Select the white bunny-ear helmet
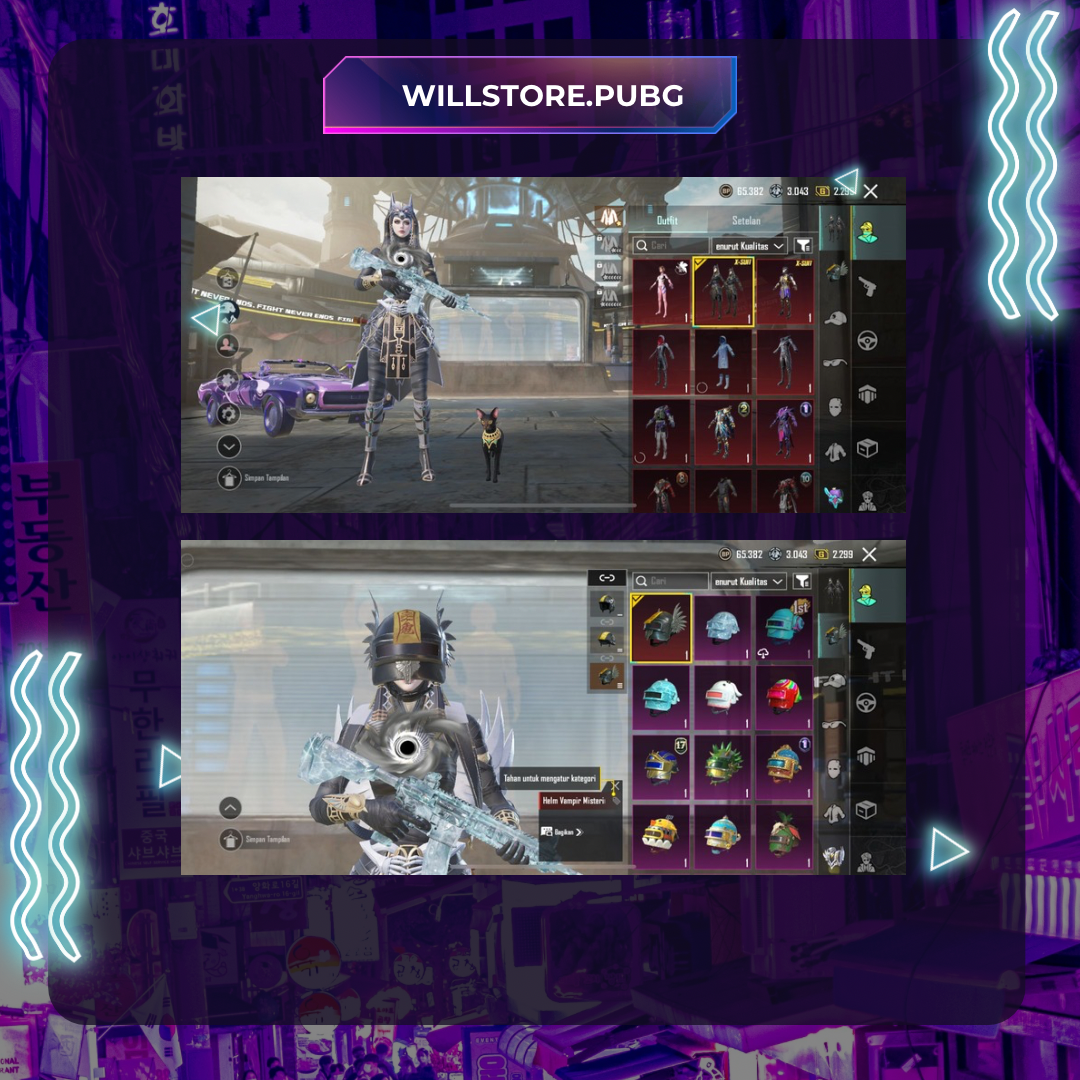 722,697
